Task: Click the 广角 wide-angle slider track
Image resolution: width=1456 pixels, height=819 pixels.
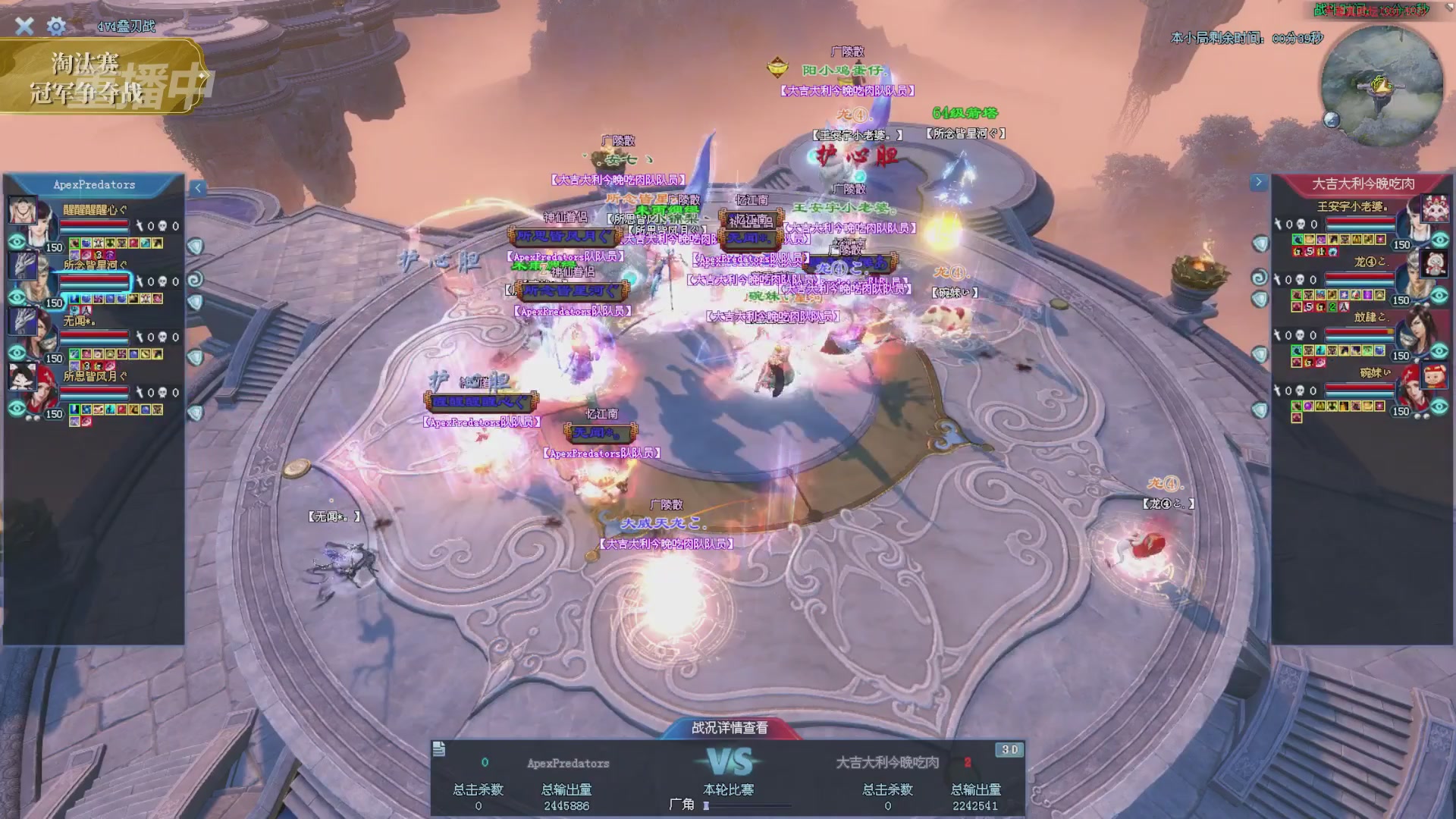Action: tap(747, 805)
